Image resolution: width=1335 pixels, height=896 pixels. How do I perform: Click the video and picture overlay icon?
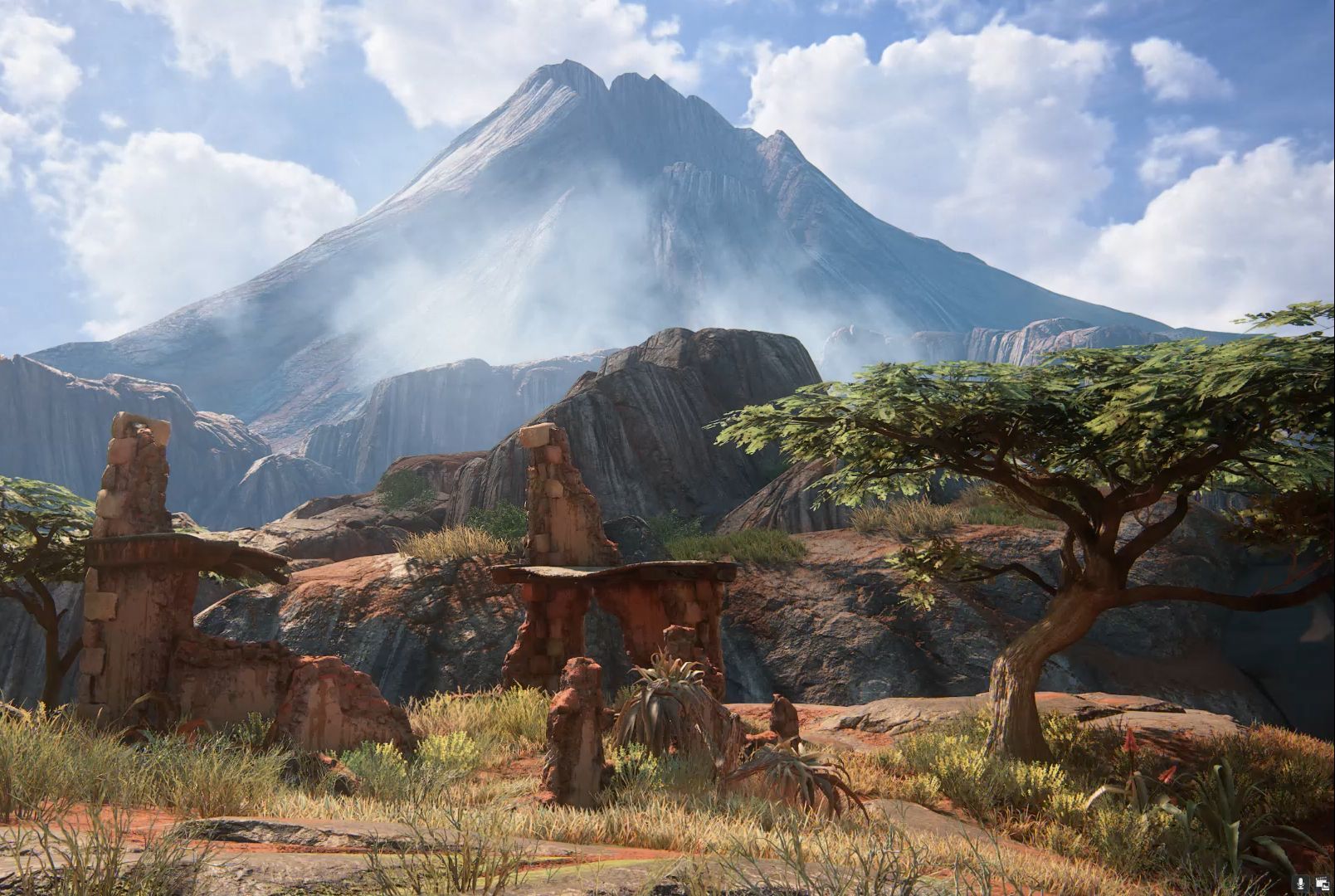point(1321,884)
